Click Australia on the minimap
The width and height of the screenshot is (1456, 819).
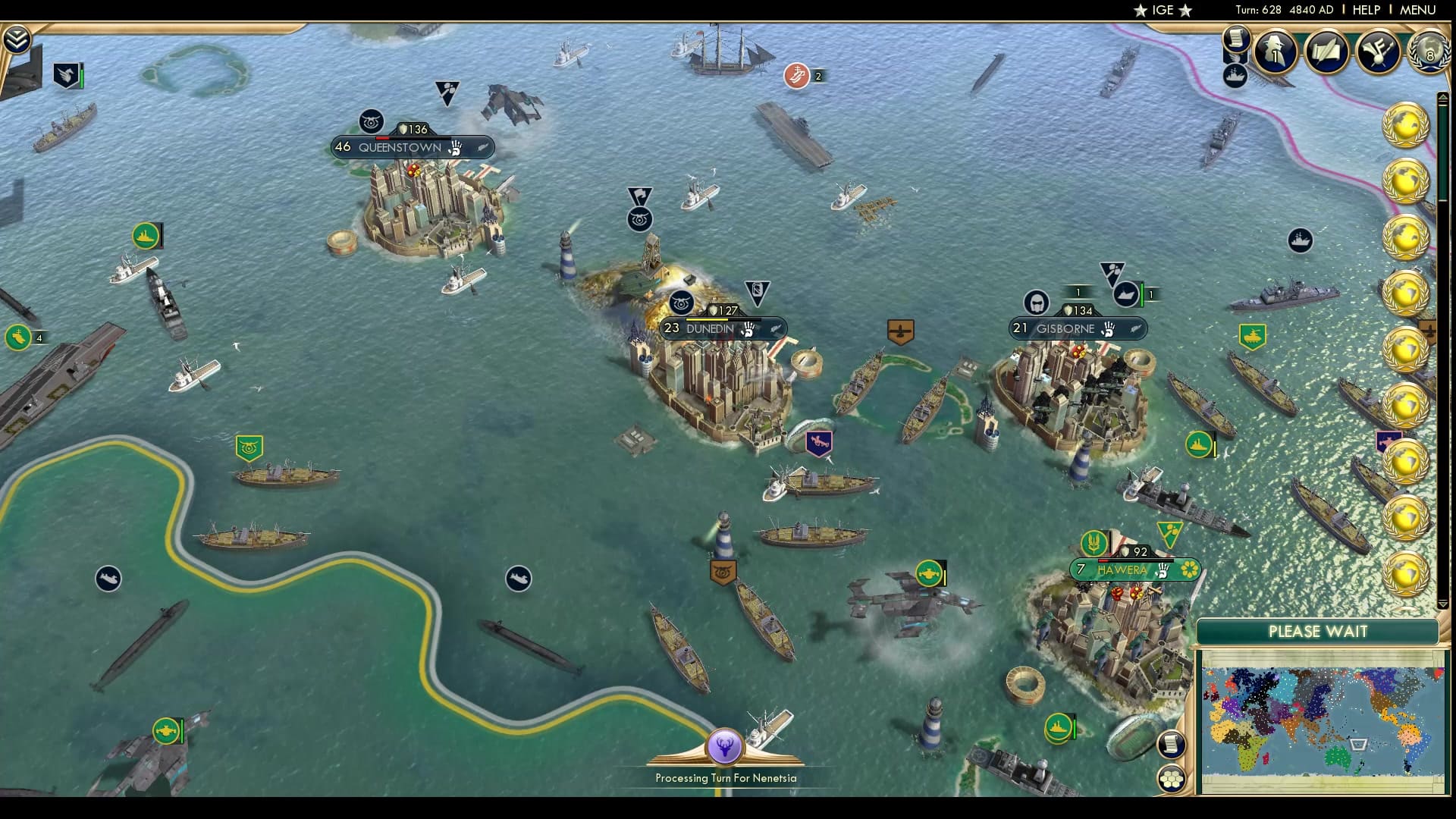(x=1337, y=758)
